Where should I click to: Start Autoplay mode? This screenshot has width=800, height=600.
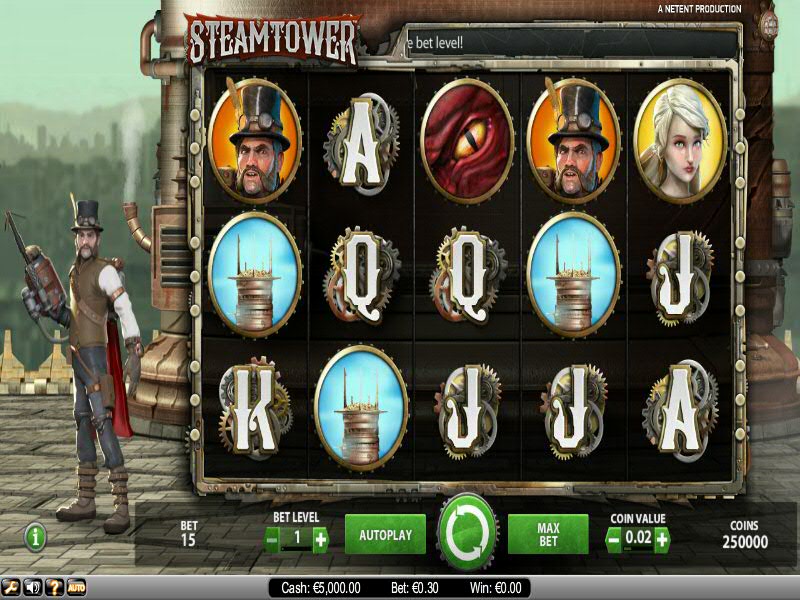385,535
